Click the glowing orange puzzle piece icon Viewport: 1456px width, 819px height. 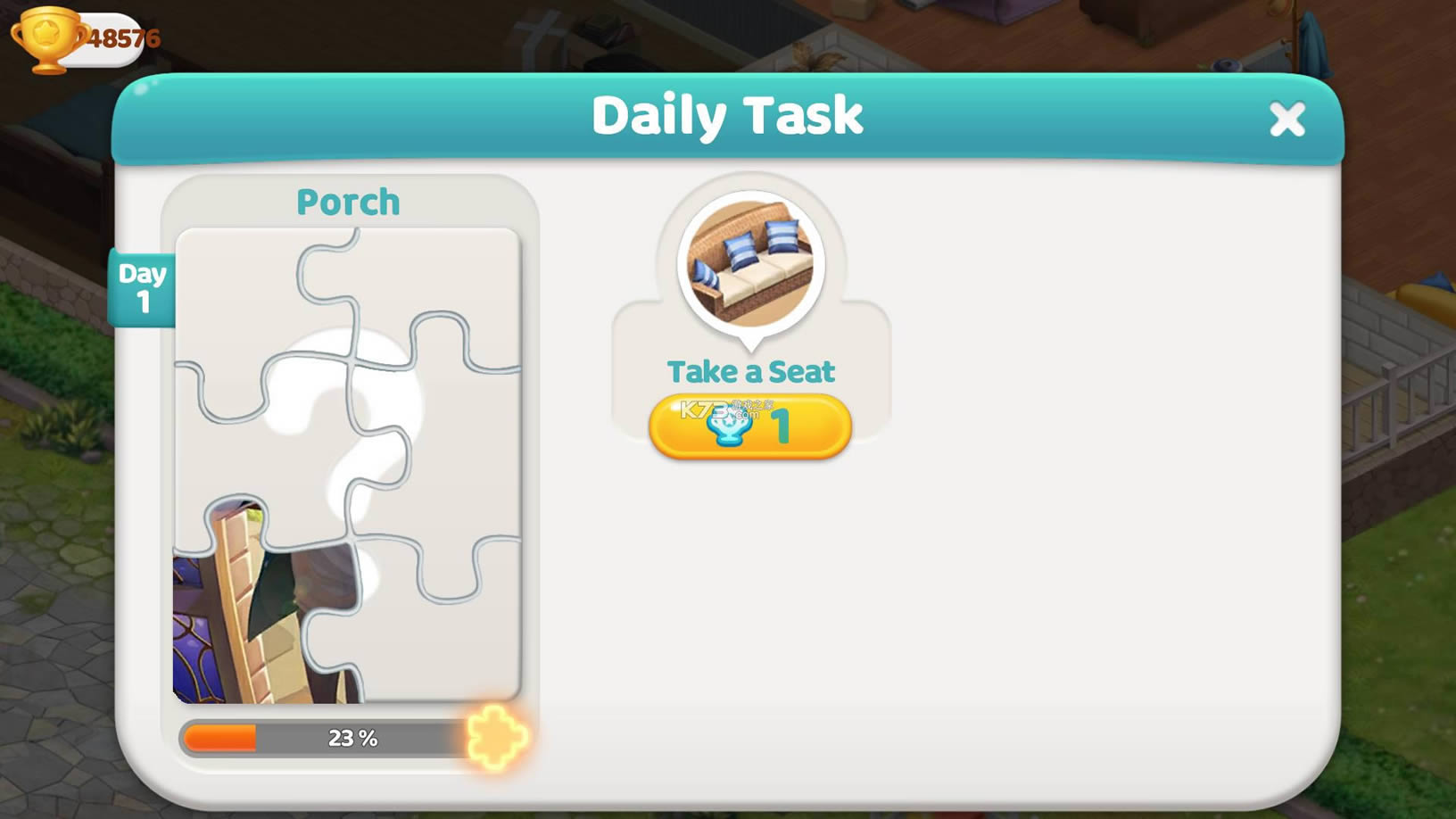(497, 739)
